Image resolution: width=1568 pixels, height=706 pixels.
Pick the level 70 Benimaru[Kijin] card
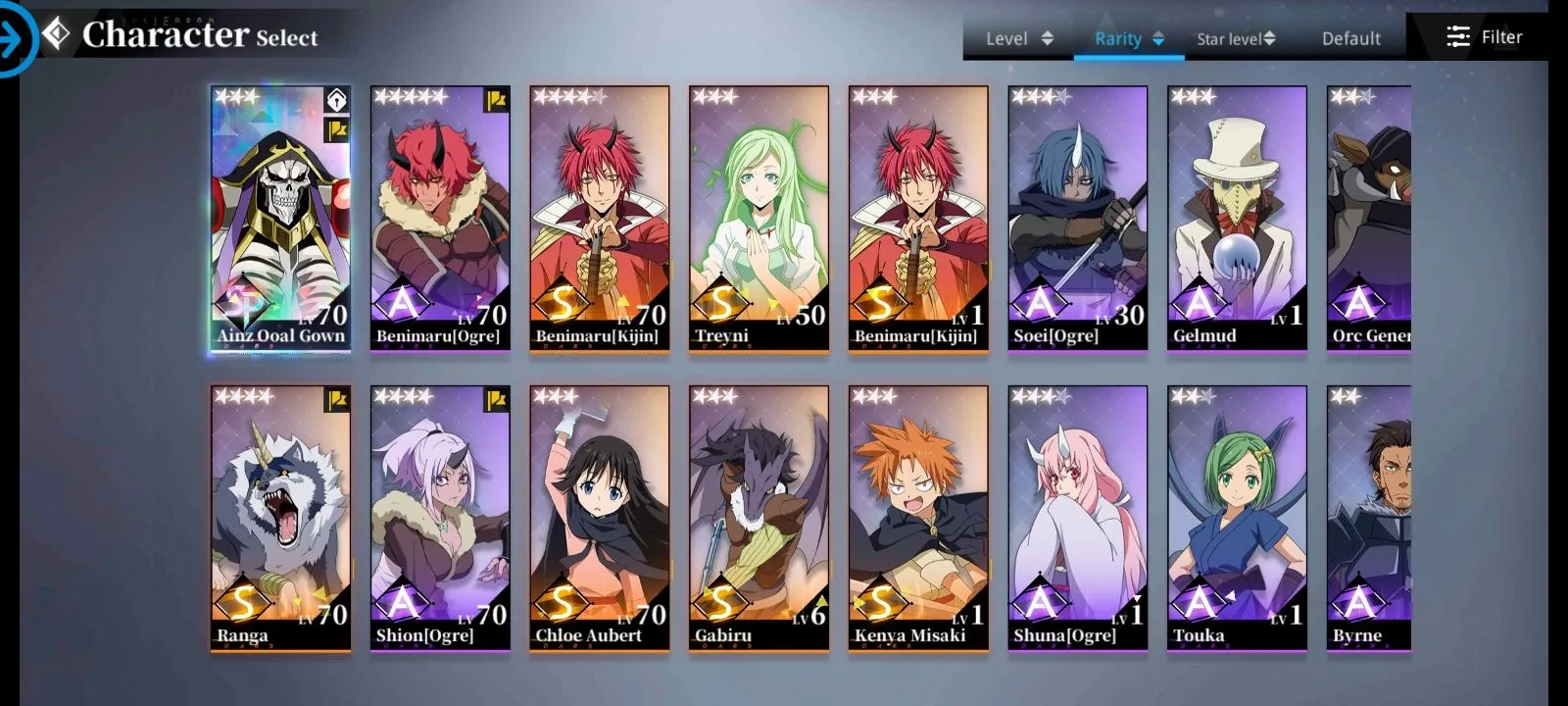600,218
